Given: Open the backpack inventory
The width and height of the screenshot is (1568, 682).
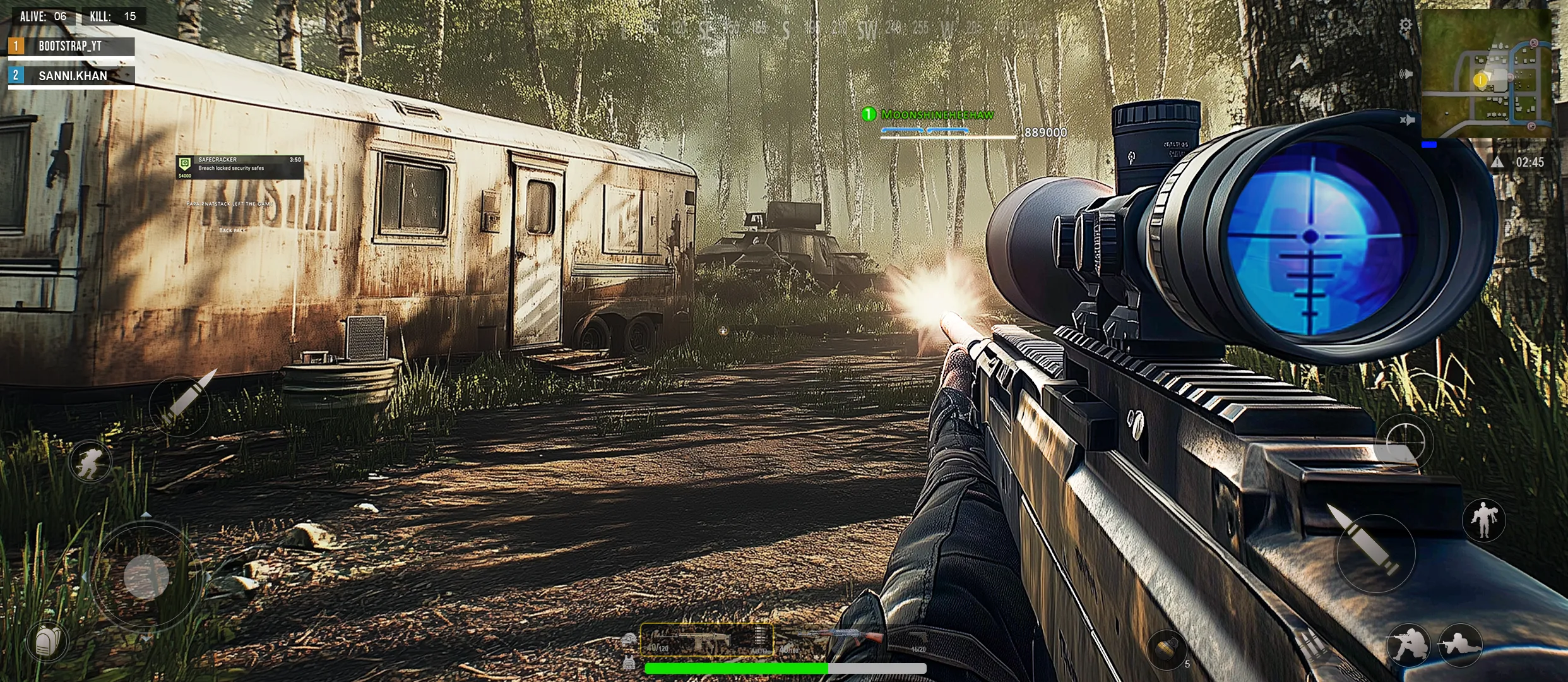Looking at the screenshot, I should (47, 642).
